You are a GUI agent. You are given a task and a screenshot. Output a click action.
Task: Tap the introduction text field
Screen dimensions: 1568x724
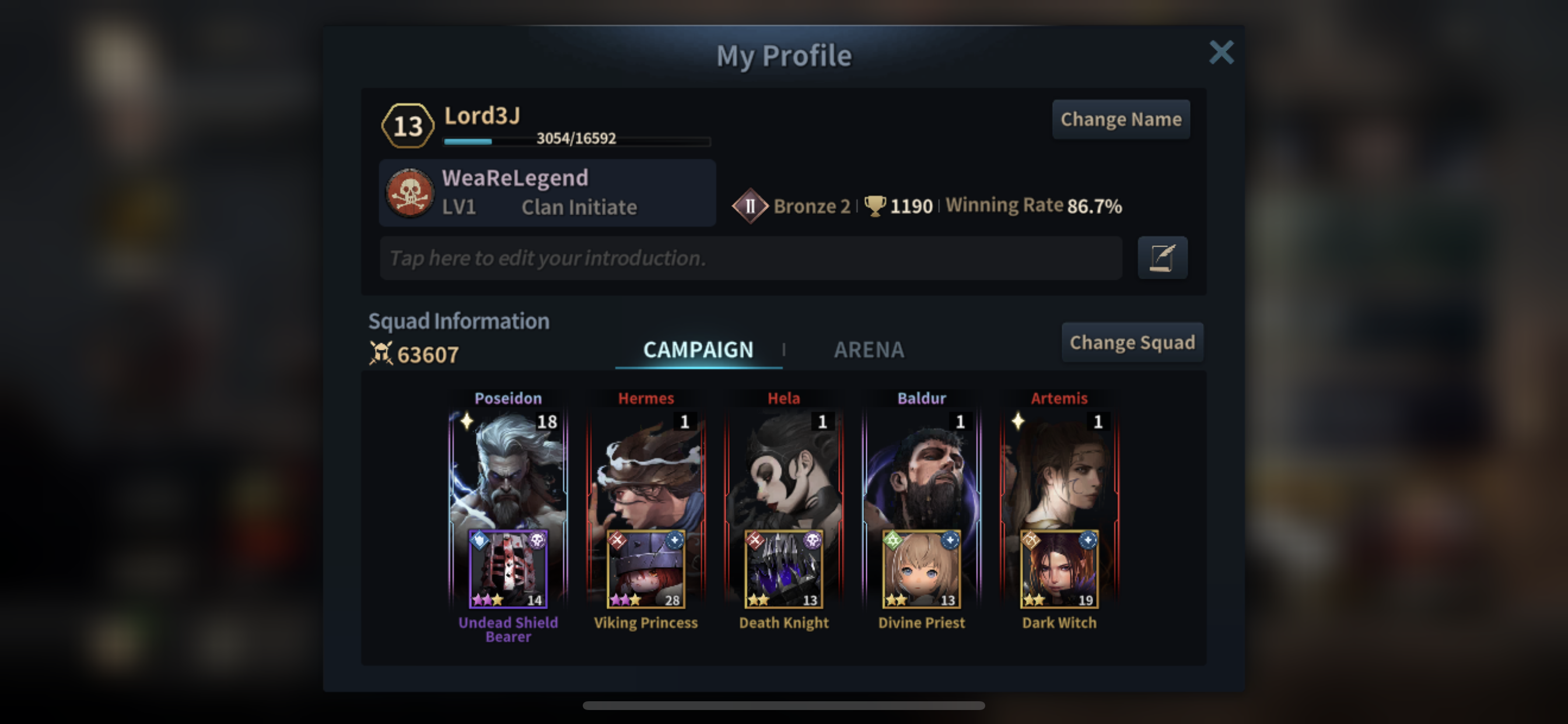click(x=750, y=258)
